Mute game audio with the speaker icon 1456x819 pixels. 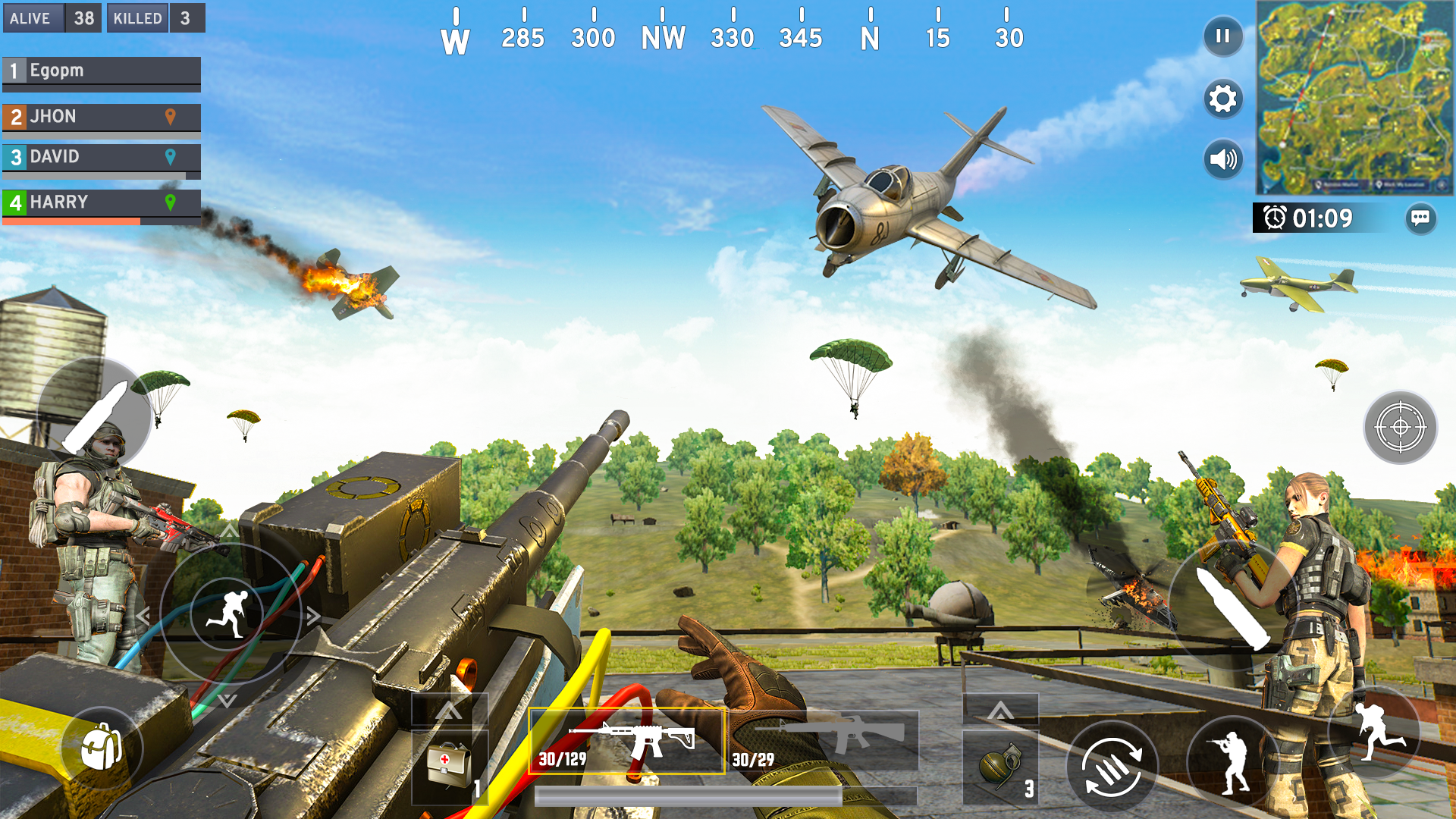[1222, 159]
